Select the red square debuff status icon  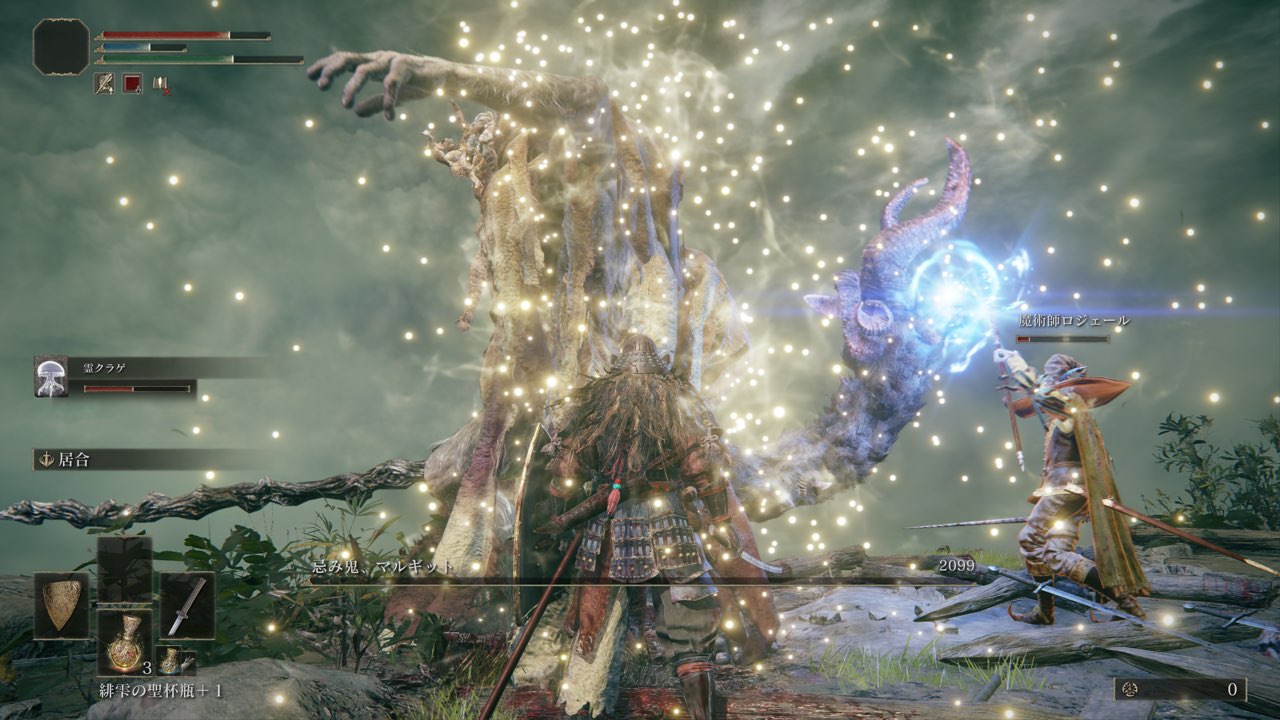(x=132, y=84)
